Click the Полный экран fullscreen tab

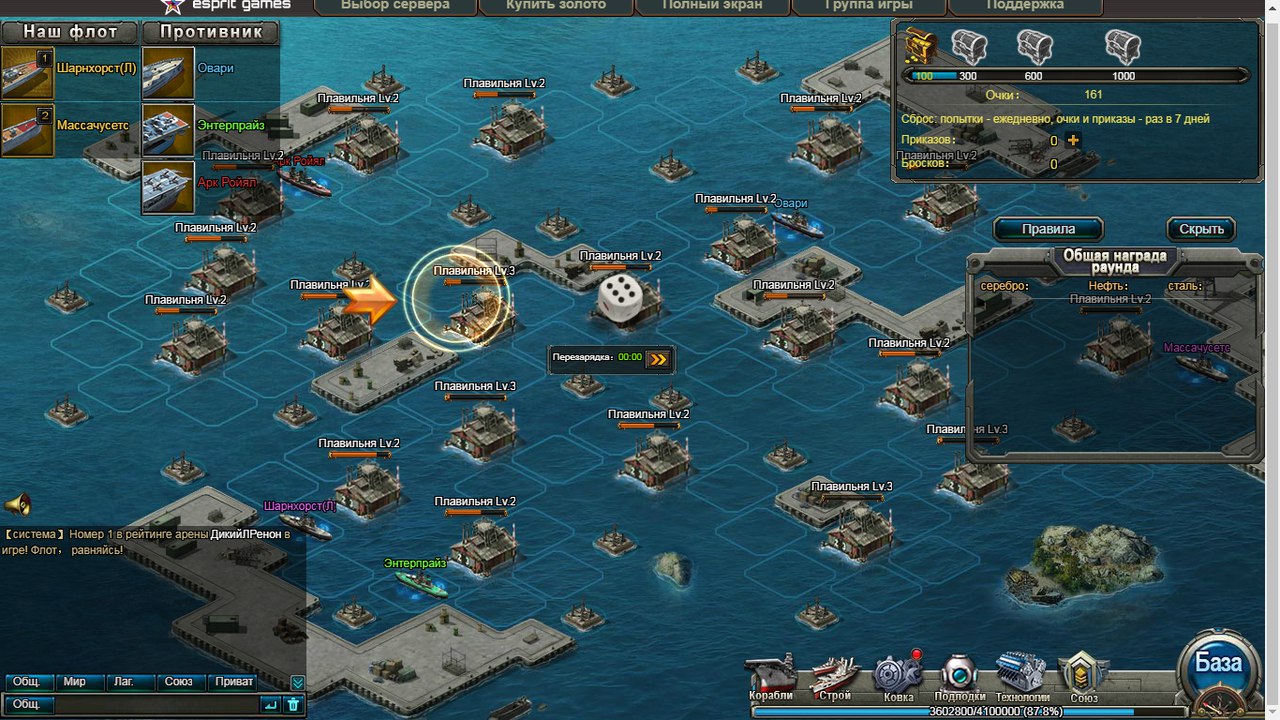pyautogui.click(x=713, y=6)
